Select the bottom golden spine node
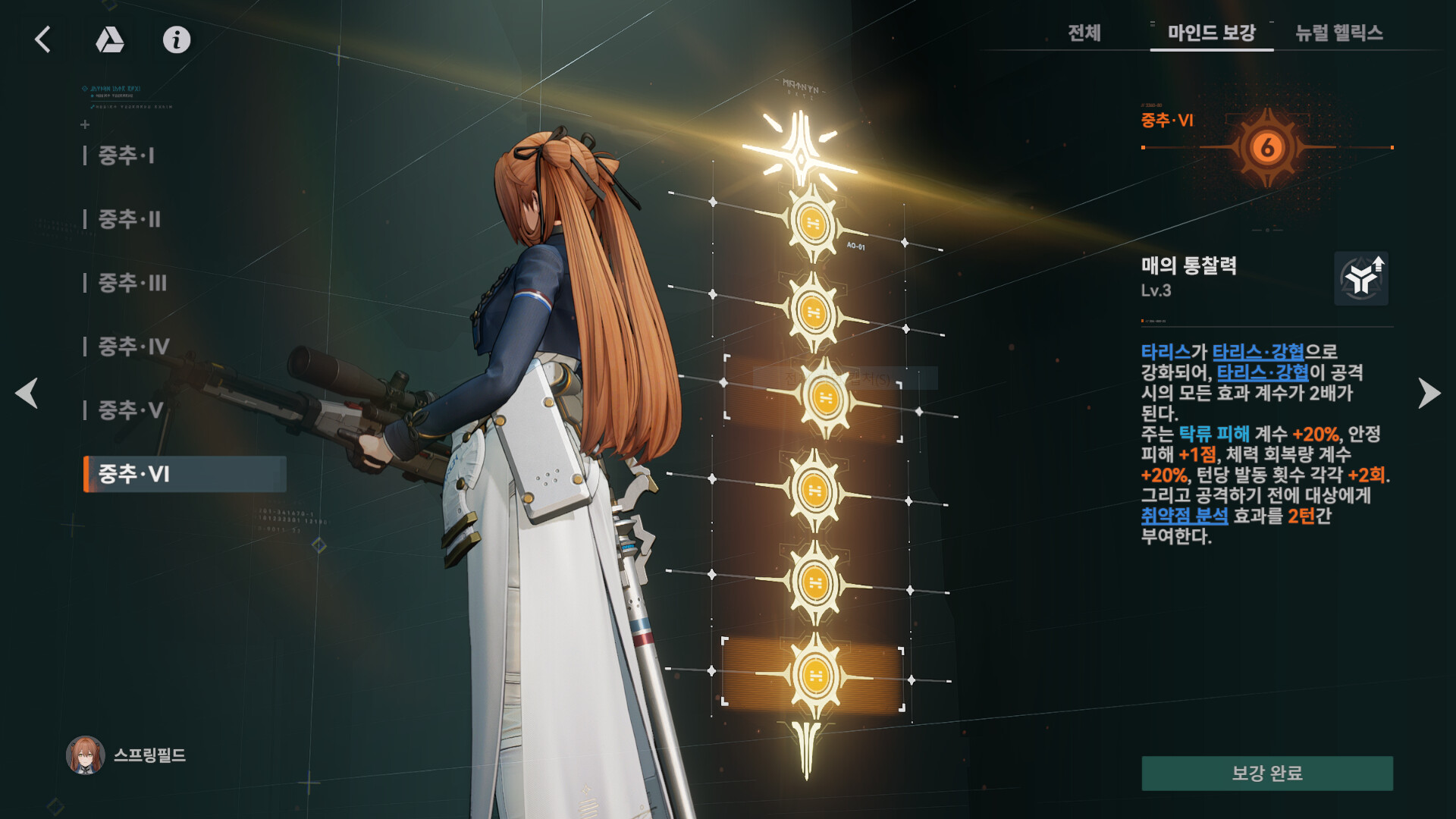 814,675
